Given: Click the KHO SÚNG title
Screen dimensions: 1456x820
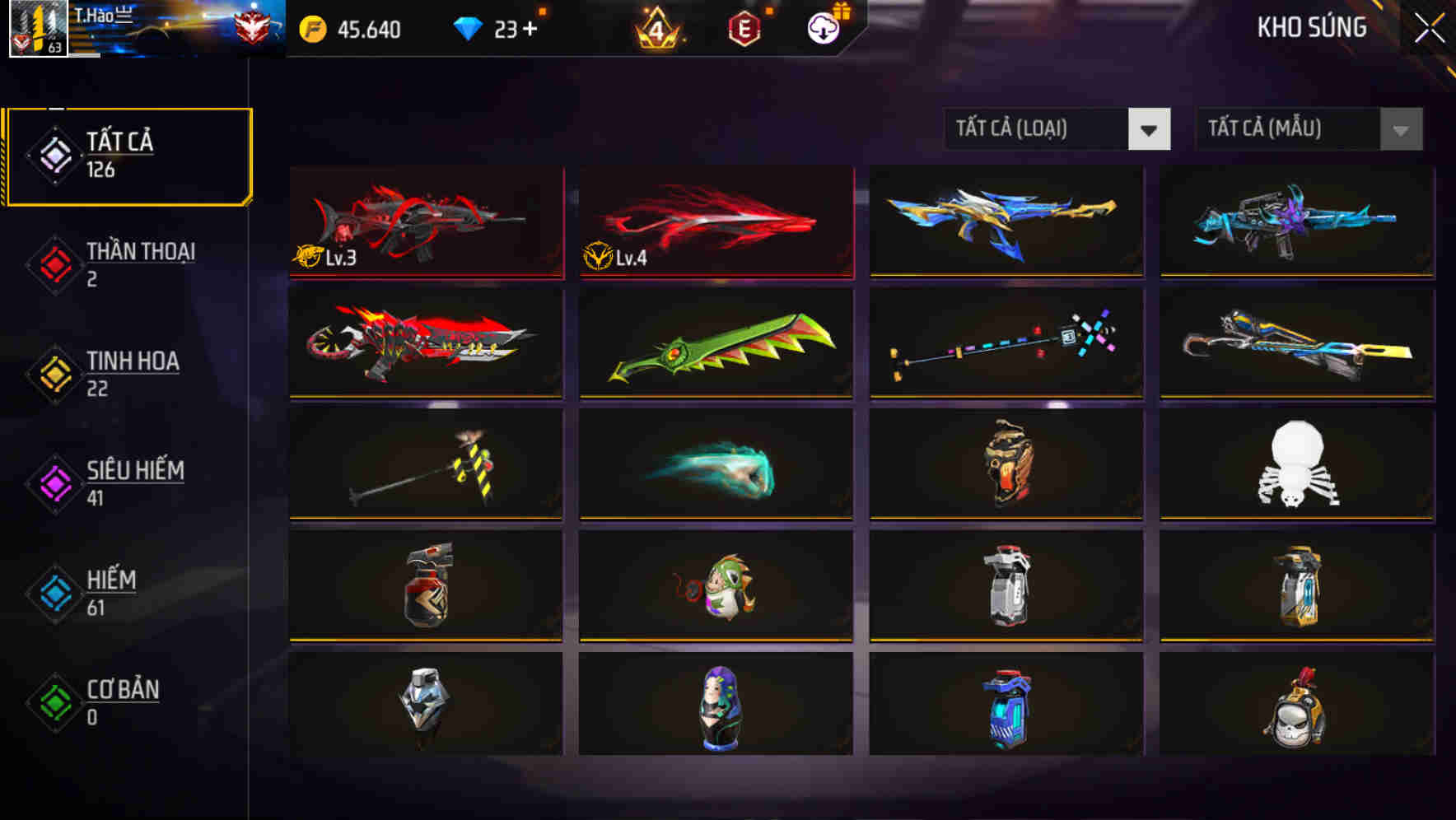Looking at the screenshot, I should (1313, 27).
